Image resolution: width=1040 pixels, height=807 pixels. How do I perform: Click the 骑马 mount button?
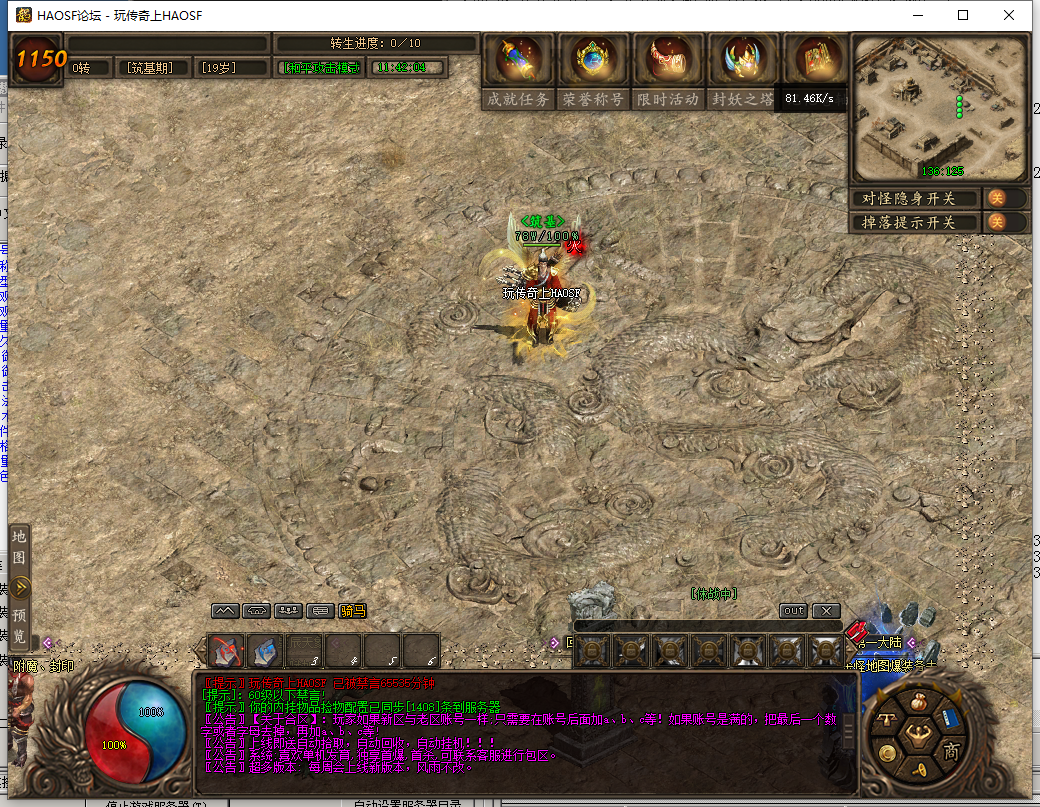[352, 611]
